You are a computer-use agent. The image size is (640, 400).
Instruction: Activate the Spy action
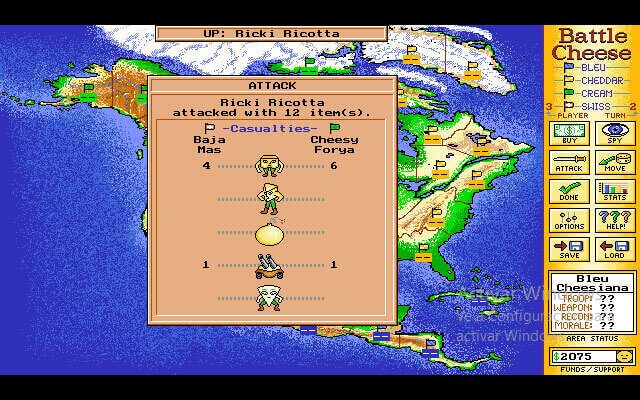[x=614, y=133]
